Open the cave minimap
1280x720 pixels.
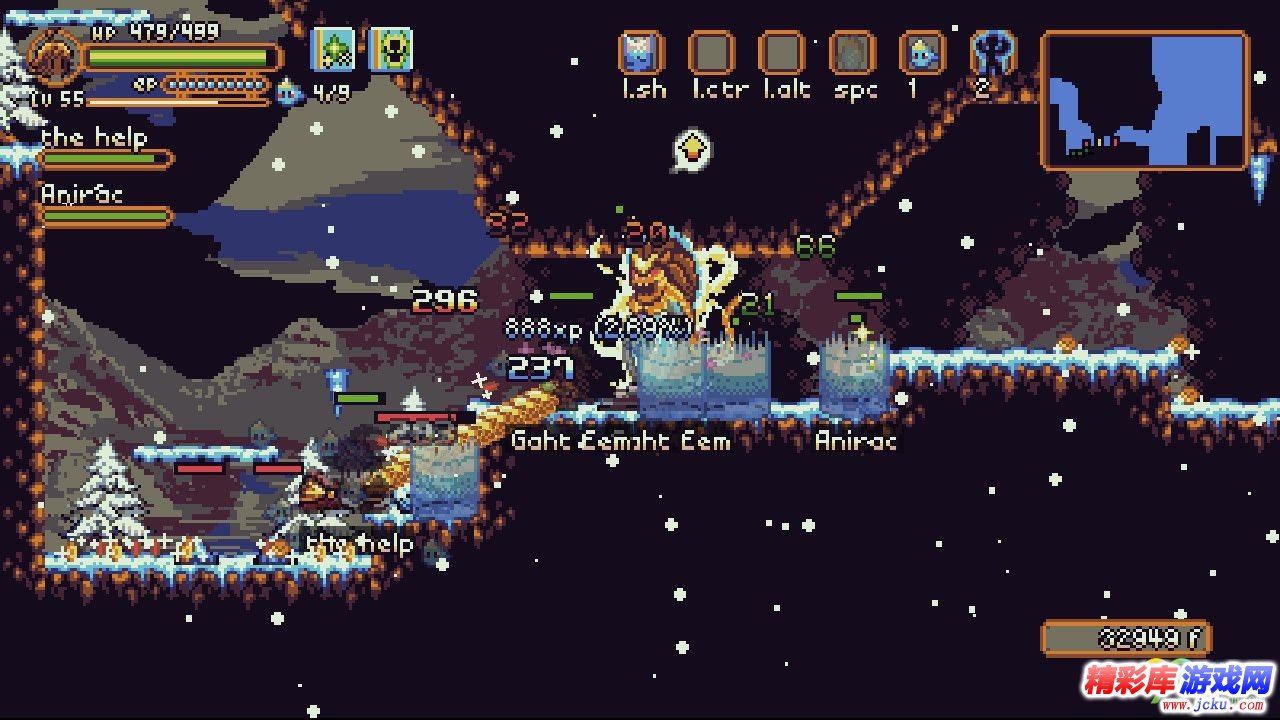pos(1145,100)
